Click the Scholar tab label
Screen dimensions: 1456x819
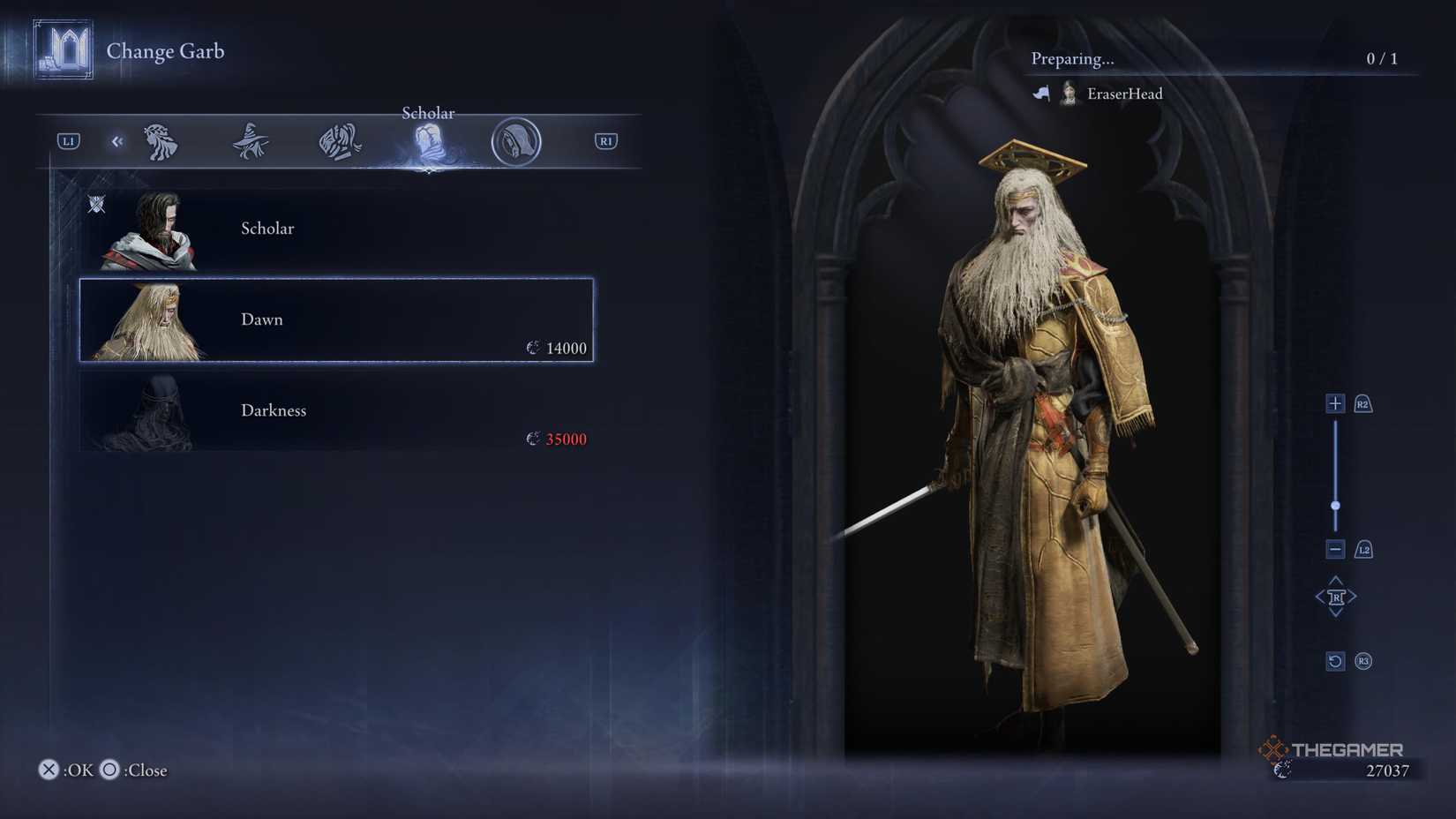coord(428,113)
